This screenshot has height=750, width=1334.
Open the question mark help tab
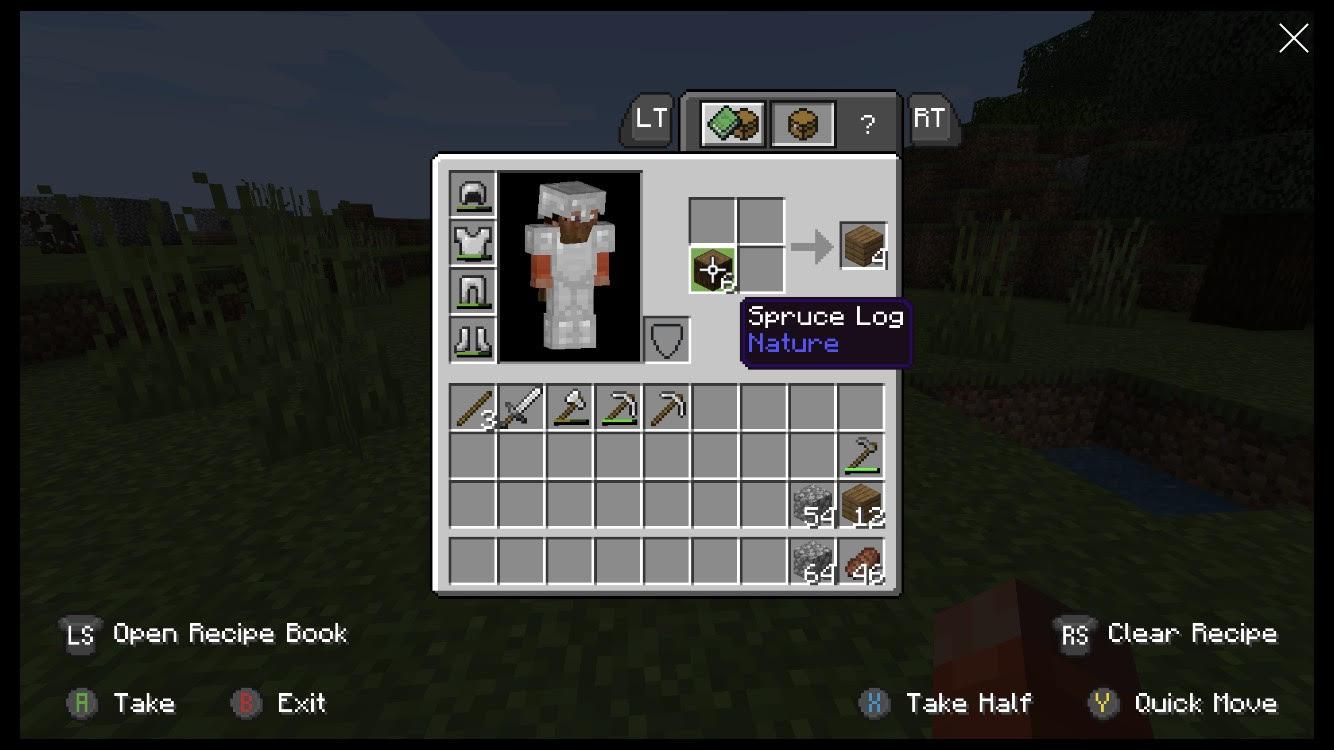(x=867, y=124)
